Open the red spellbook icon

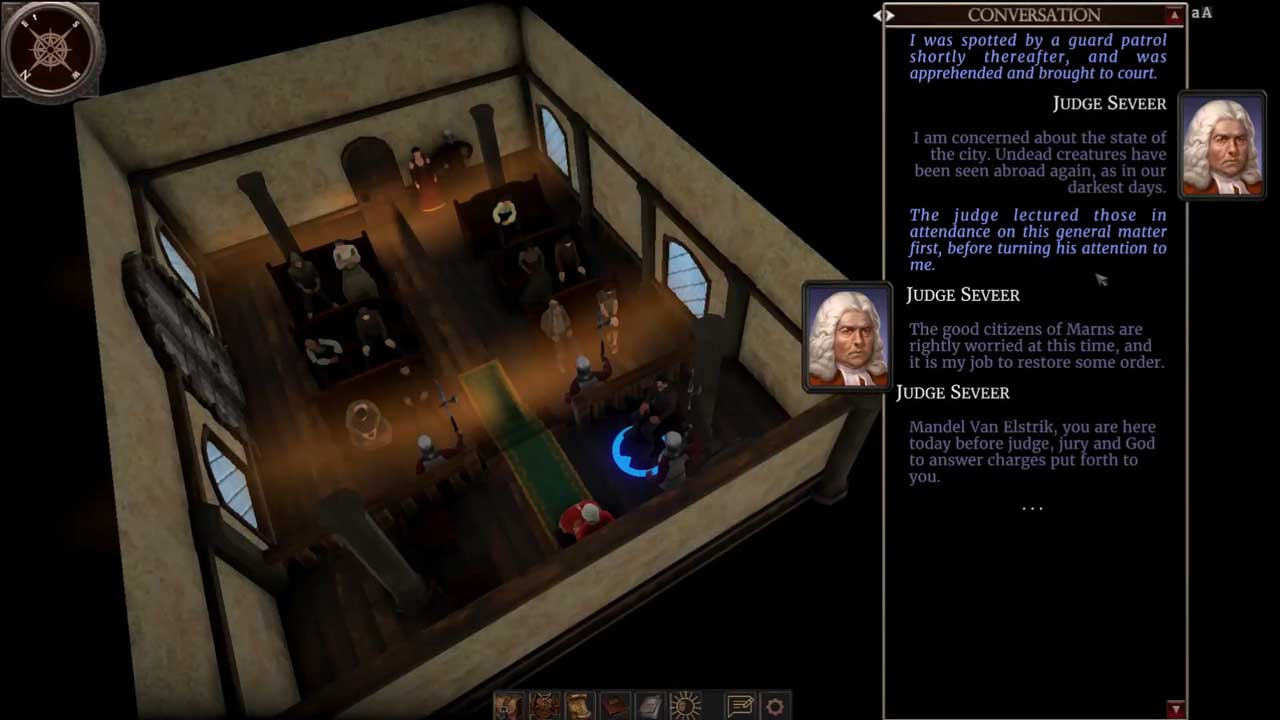click(615, 706)
